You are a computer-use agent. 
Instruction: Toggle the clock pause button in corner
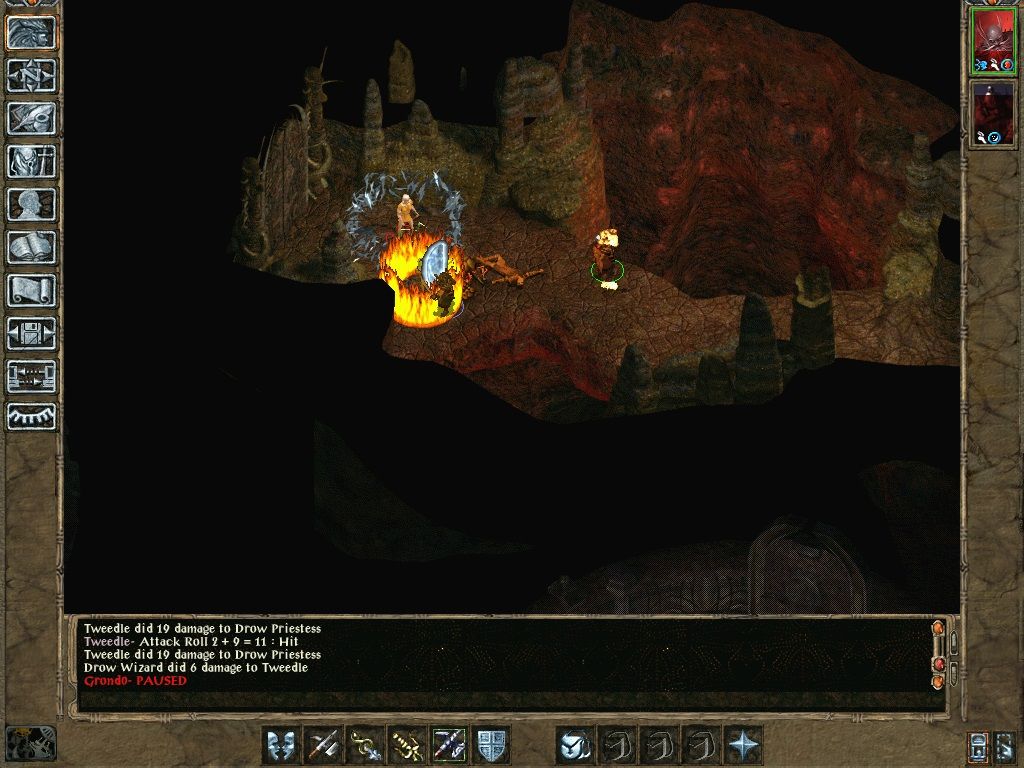pos(30,743)
